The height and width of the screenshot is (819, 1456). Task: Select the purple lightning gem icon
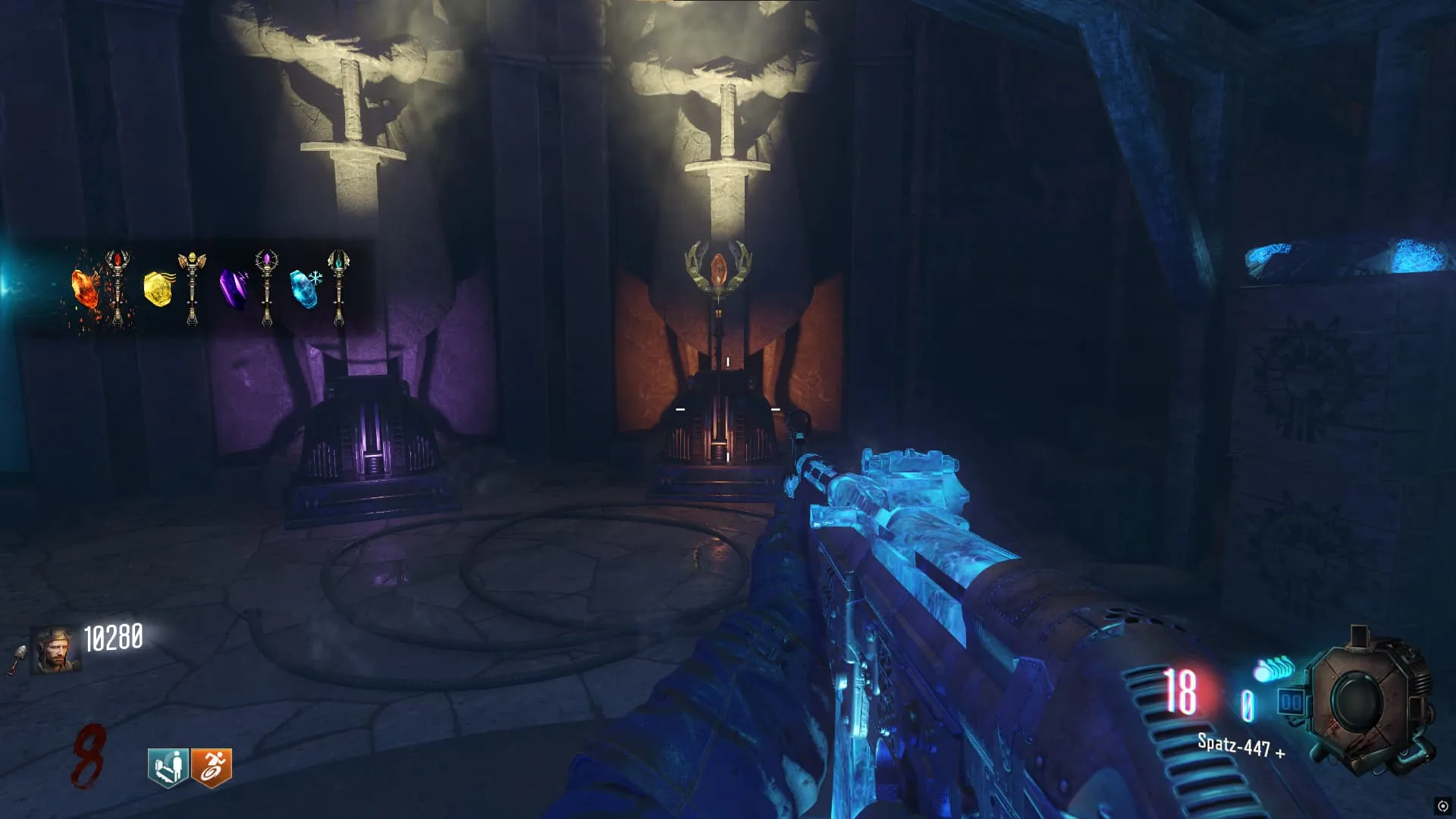[233, 290]
